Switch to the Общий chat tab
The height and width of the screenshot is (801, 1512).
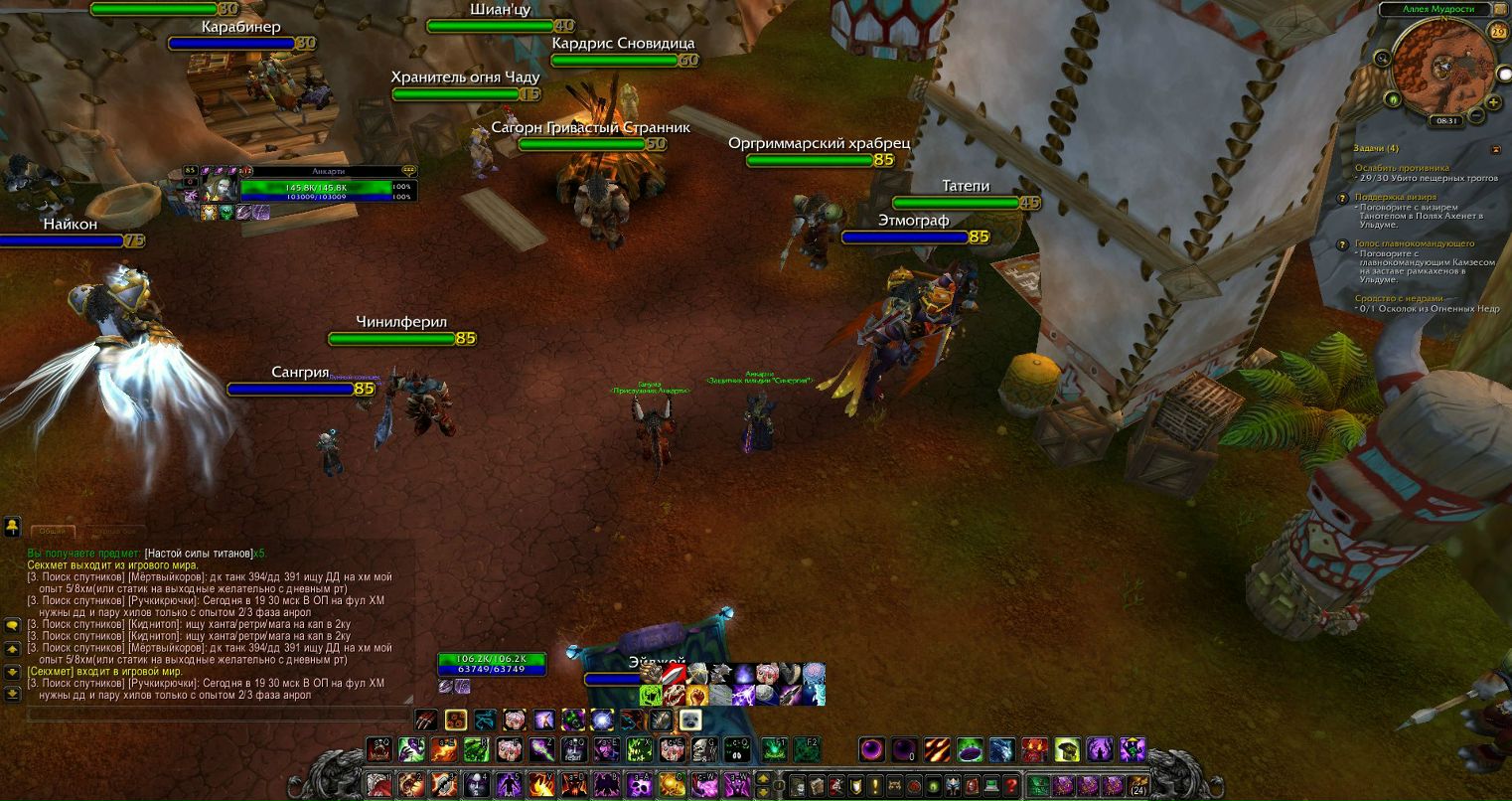53,532
